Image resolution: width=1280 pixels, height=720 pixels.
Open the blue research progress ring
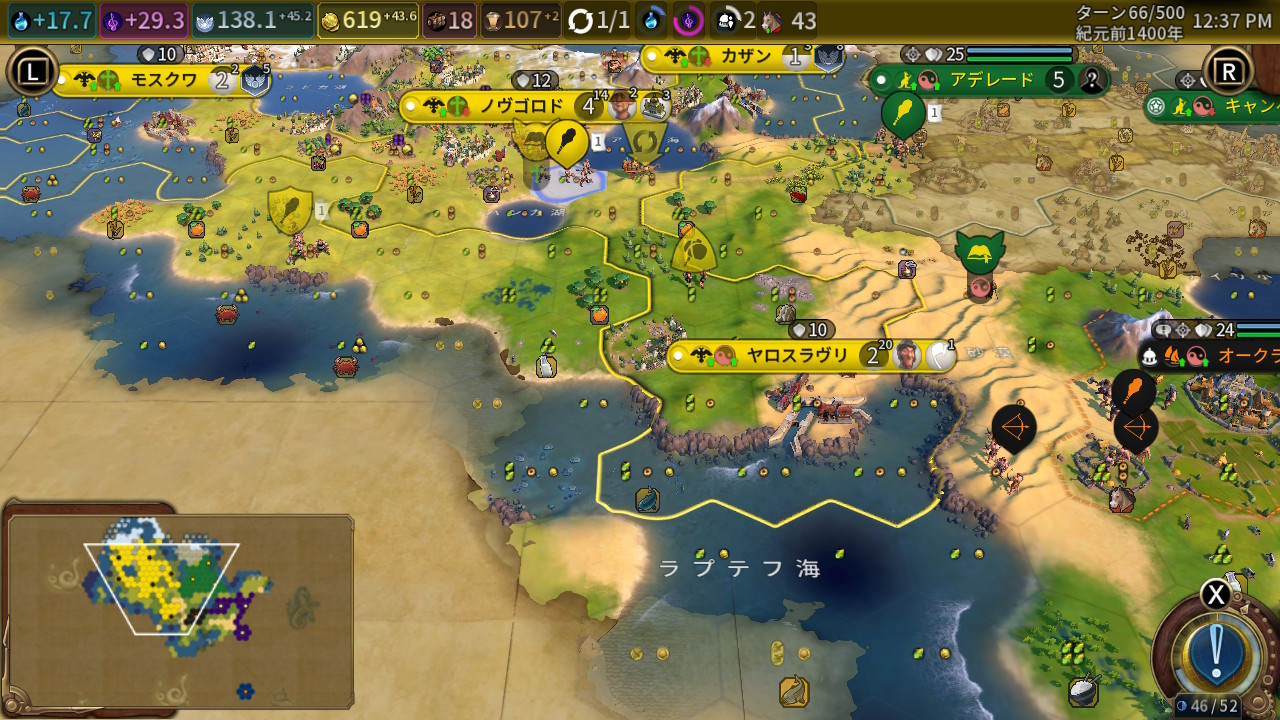coord(652,20)
